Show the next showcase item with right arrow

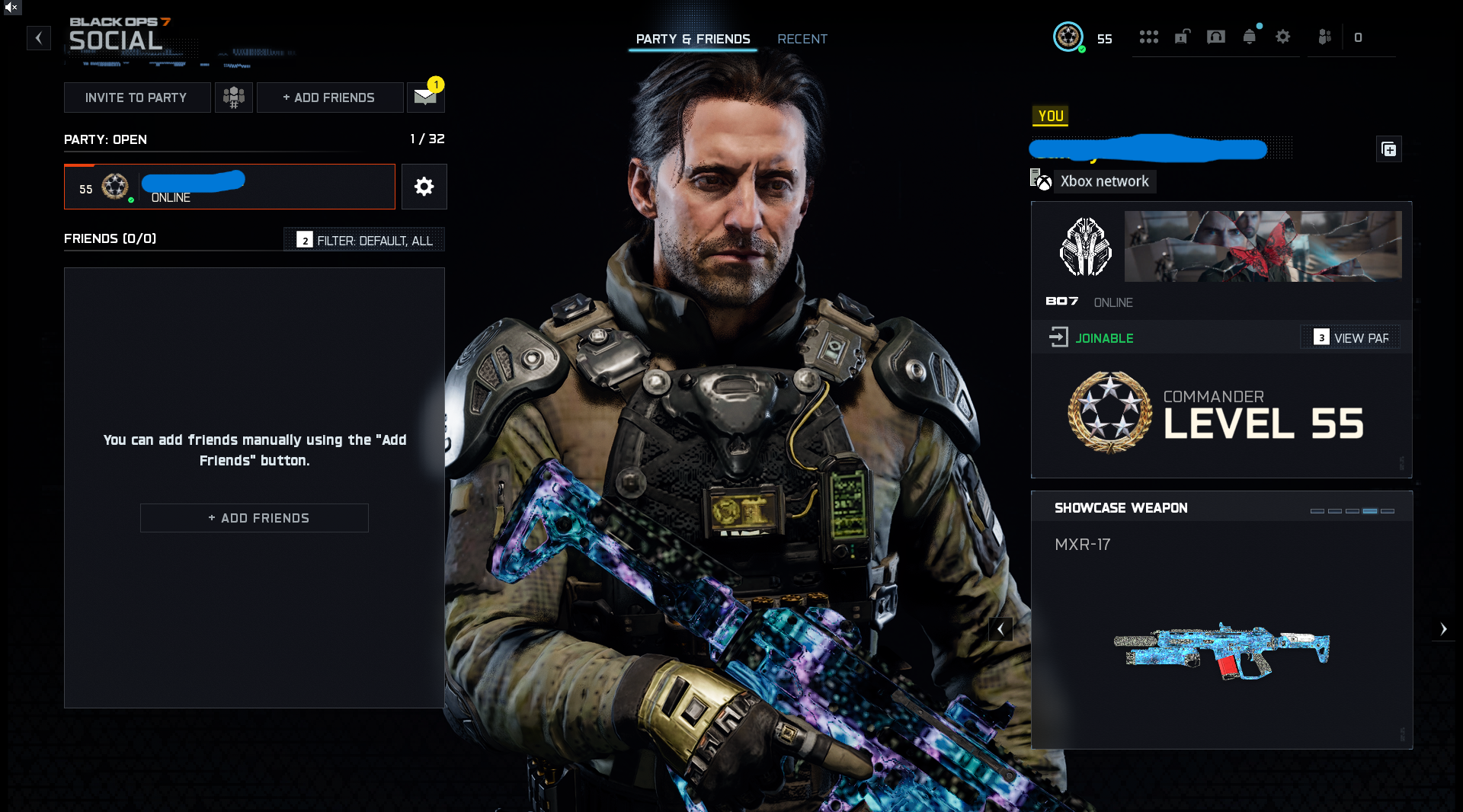[x=1443, y=629]
